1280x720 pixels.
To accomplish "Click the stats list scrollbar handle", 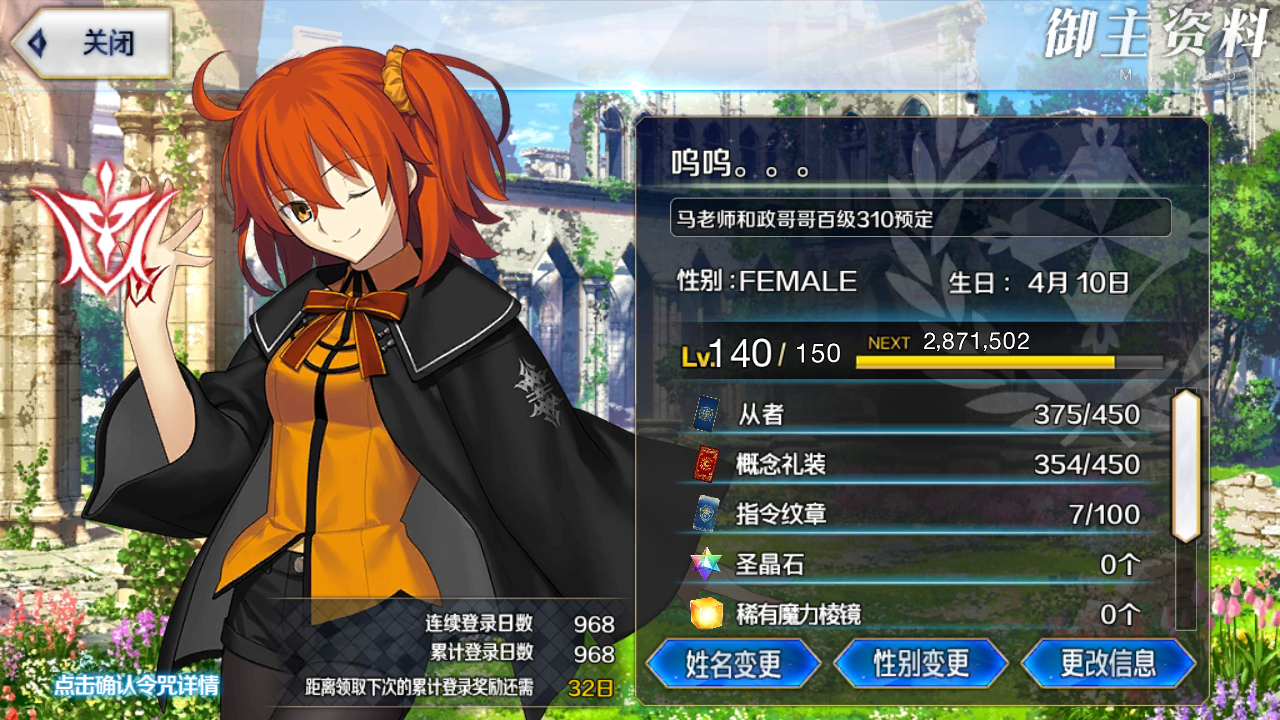I will point(1186,466).
